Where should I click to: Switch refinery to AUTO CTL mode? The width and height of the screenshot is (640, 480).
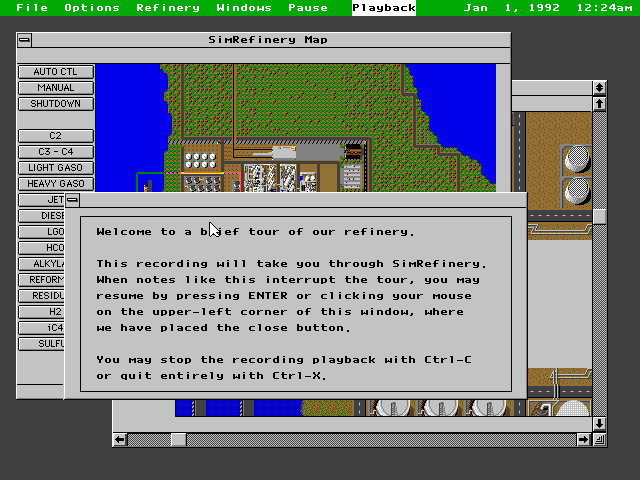pyautogui.click(x=55, y=72)
